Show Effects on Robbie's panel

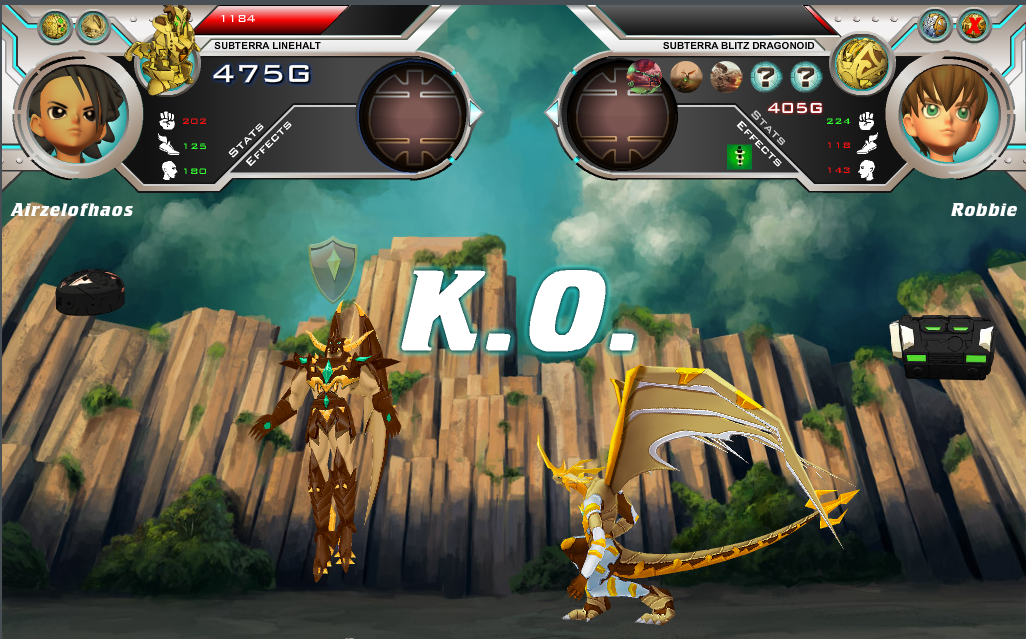(758, 145)
